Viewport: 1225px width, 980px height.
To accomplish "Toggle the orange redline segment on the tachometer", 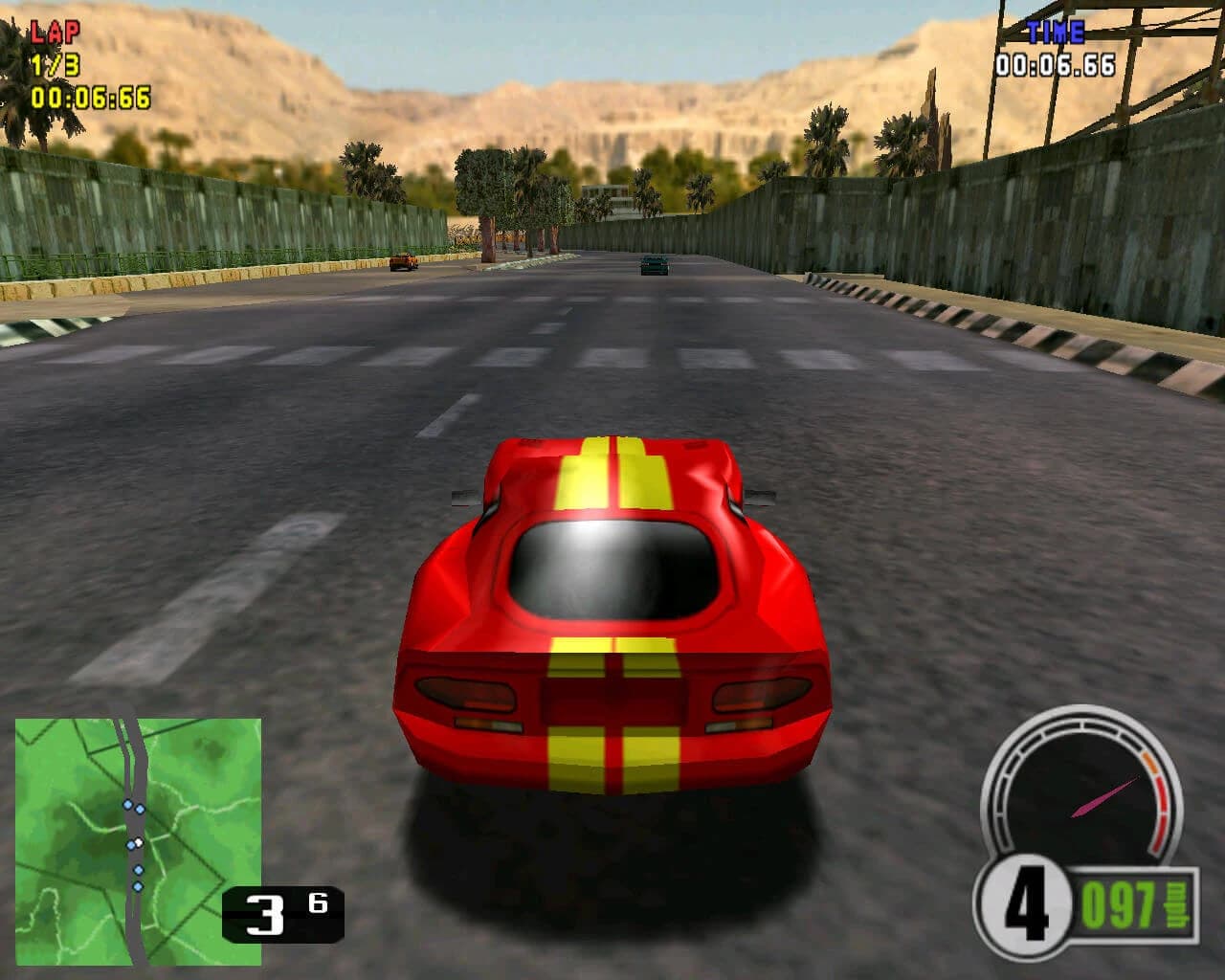I will 1148,762.
